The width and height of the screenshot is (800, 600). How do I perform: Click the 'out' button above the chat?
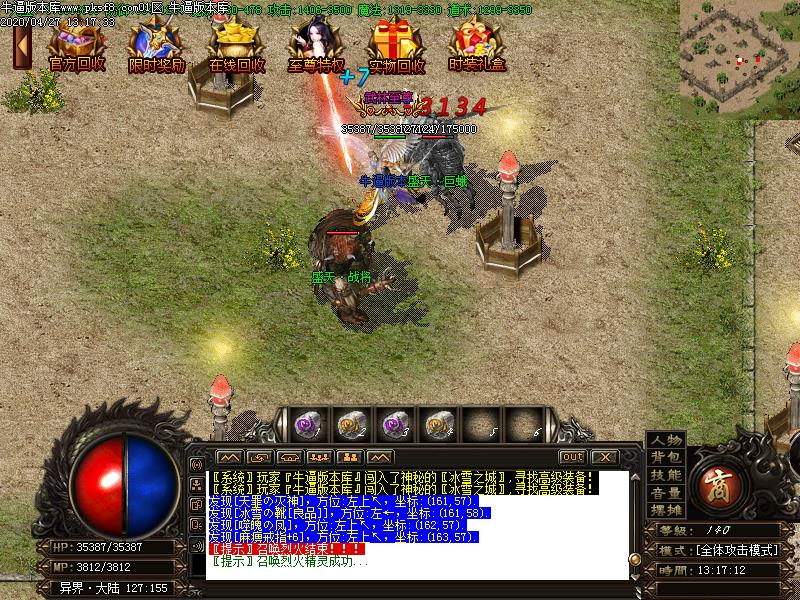573,457
